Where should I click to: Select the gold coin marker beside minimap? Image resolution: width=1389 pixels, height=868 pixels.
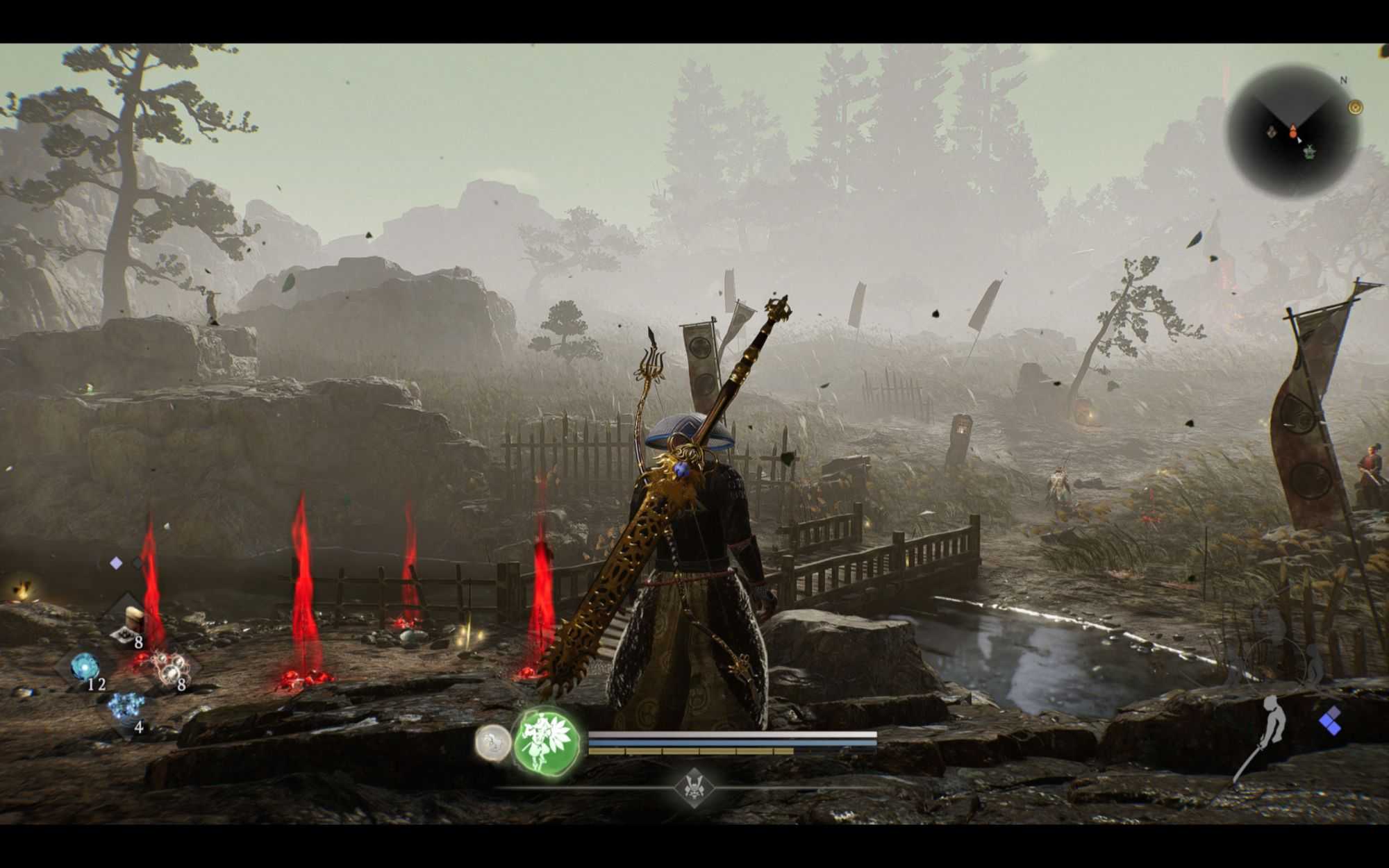(1355, 107)
